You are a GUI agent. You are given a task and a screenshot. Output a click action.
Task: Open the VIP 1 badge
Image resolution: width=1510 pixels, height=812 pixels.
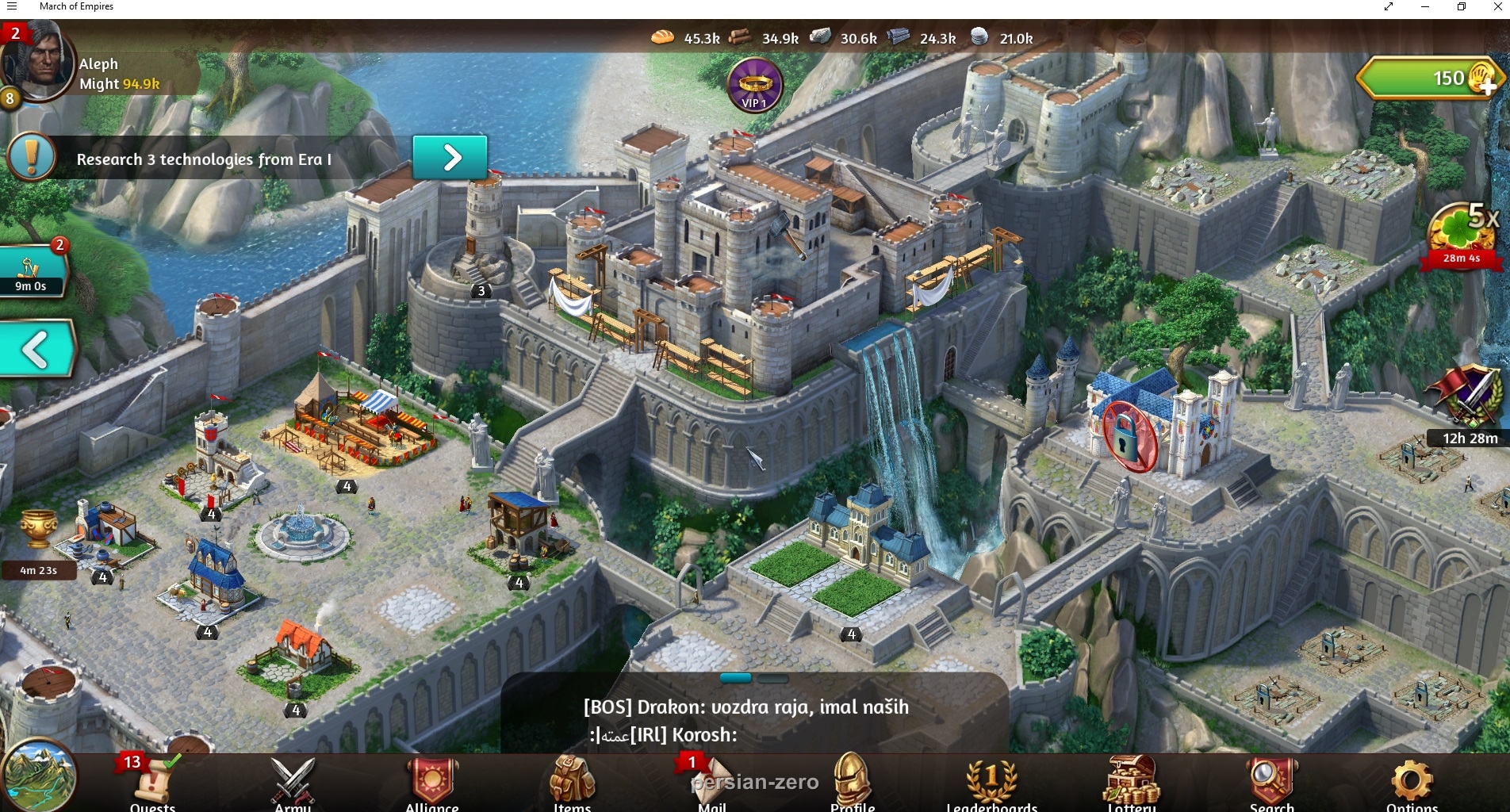[755, 86]
